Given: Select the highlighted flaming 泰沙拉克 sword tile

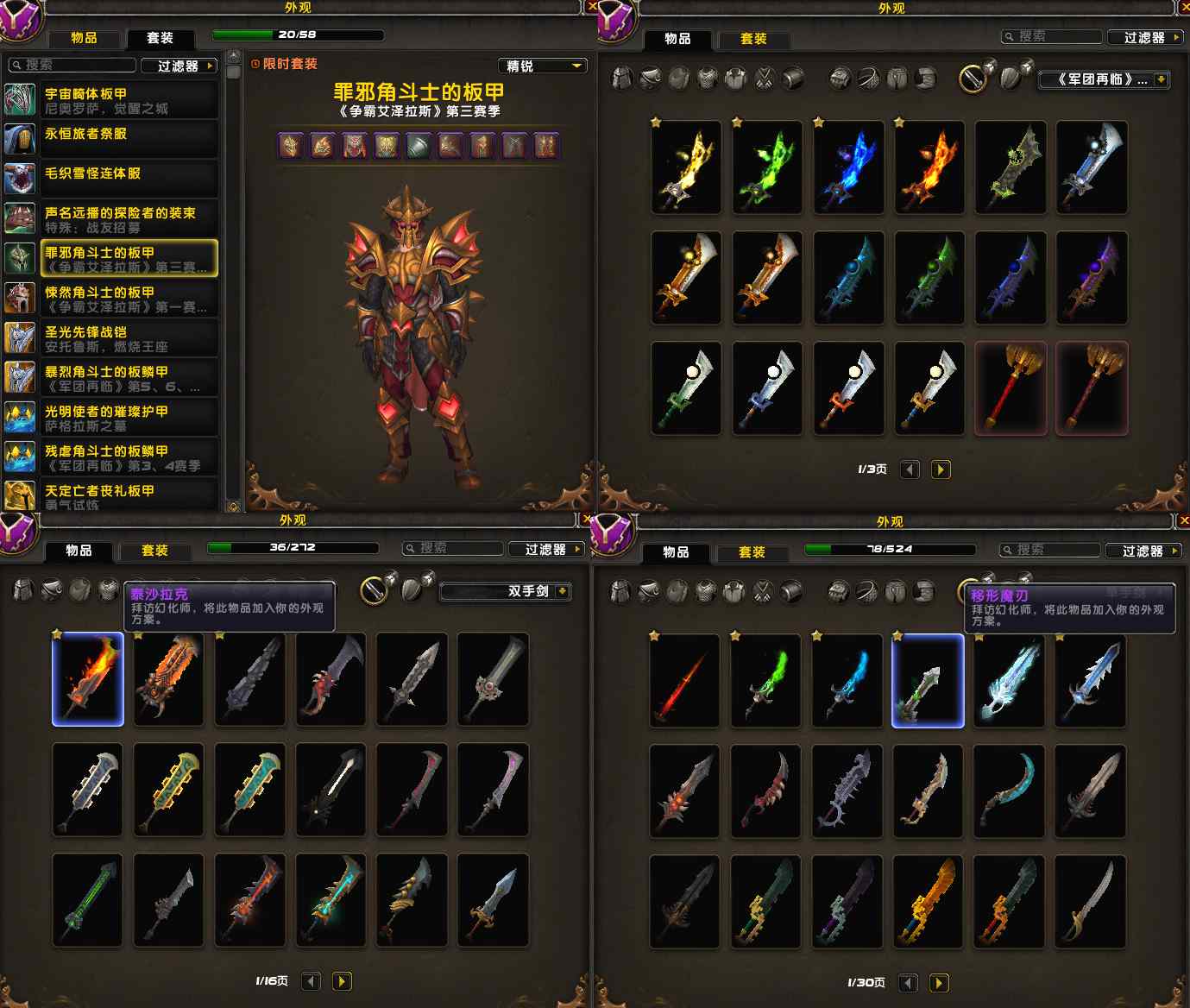Looking at the screenshot, I should (x=88, y=679).
